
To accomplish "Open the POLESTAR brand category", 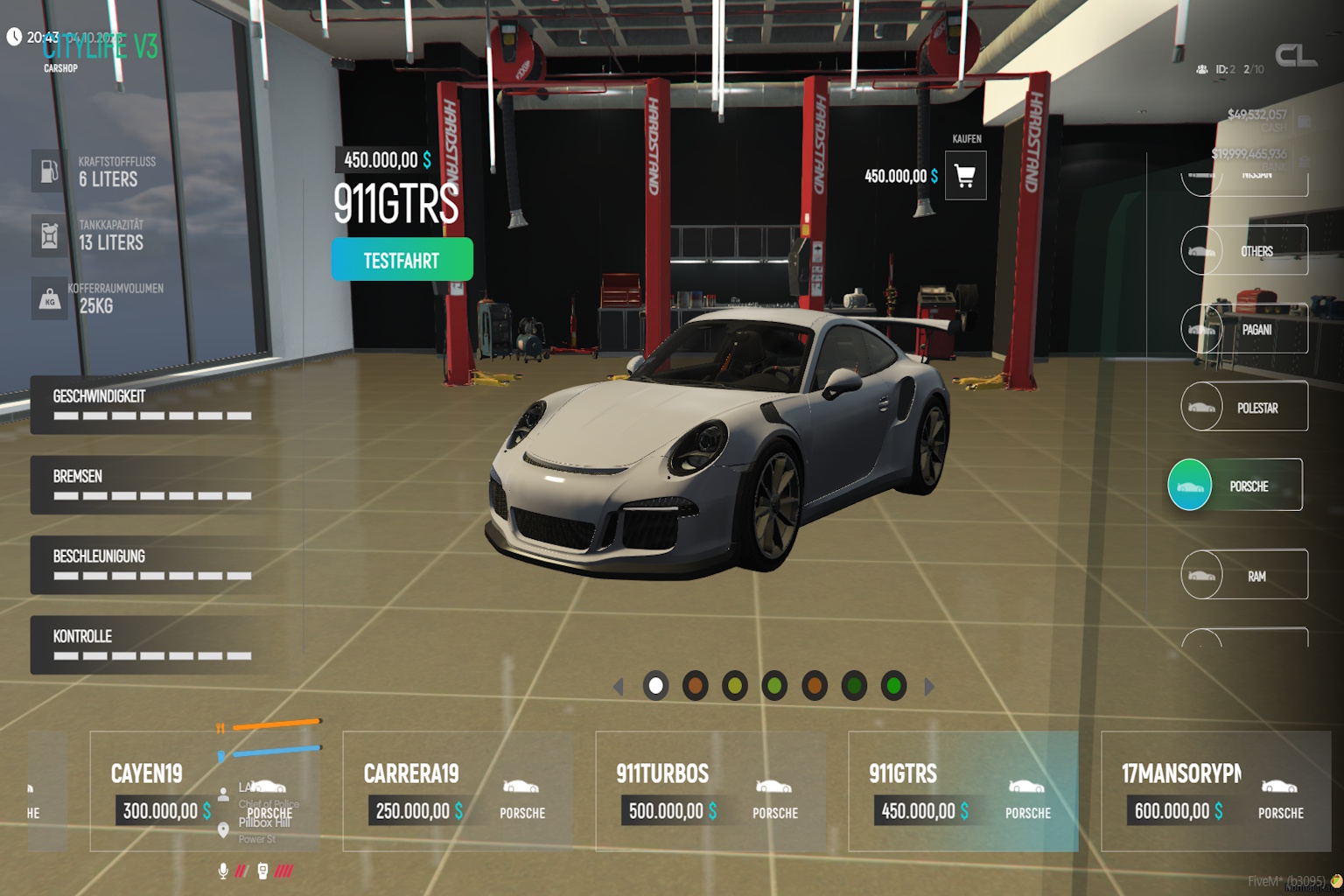I will coord(1244,407).
